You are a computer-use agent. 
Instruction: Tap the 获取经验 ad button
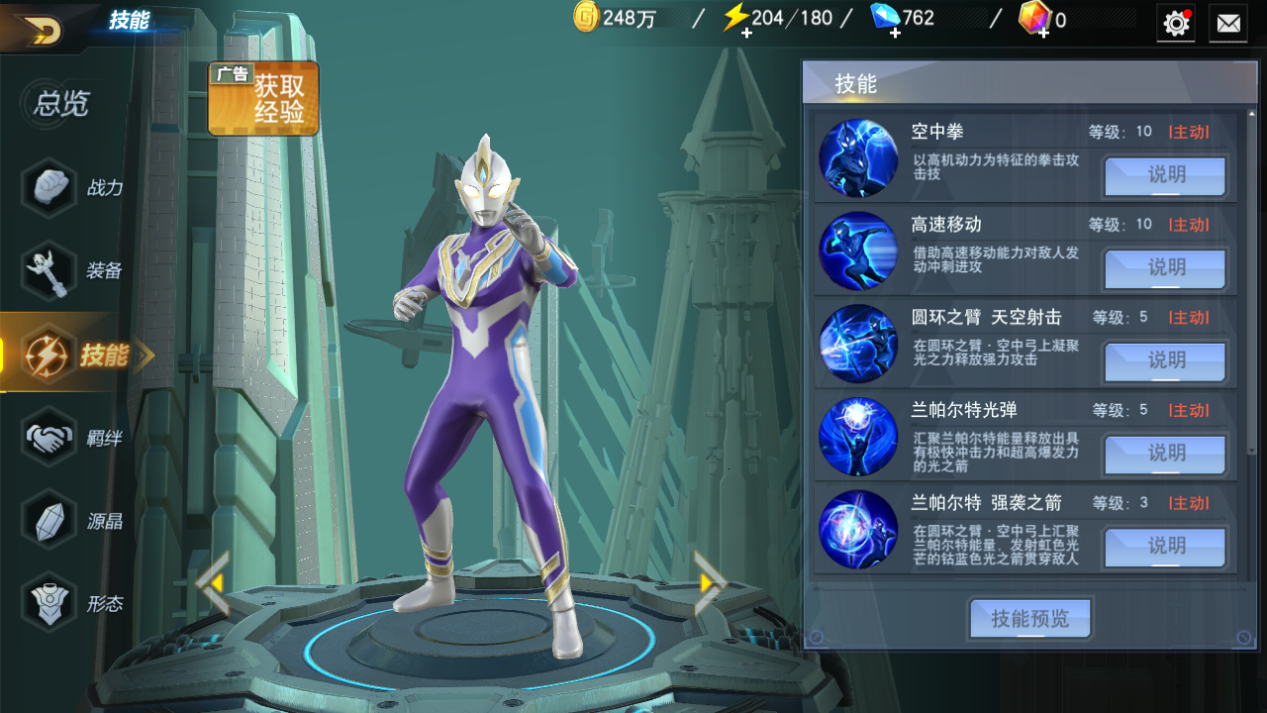[264, 98]
